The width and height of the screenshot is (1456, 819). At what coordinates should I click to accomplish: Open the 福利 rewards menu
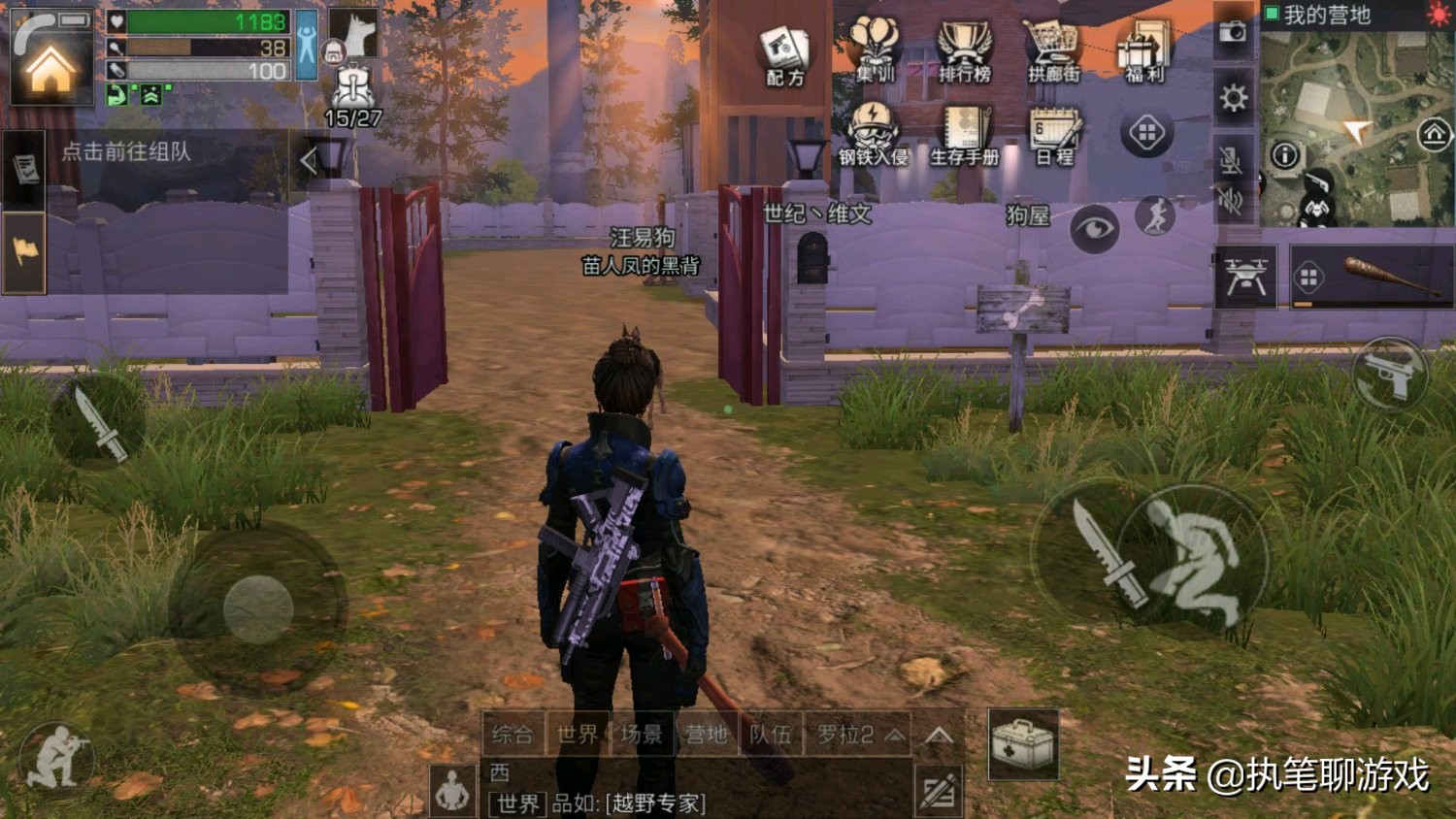click(x=1144, y=50)
